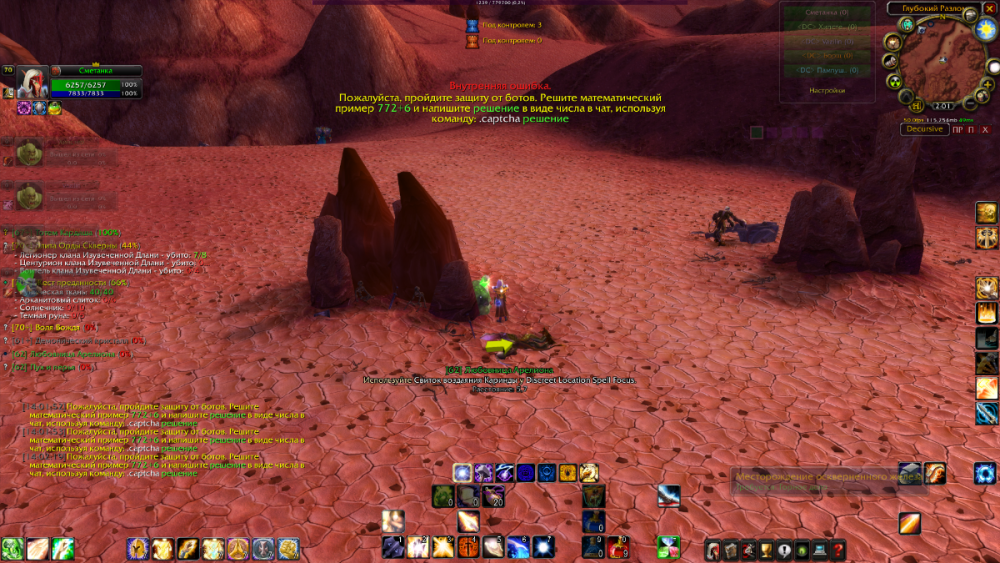Open the character info portrait micro button
1000x563 pixels.
click(712, 549)
